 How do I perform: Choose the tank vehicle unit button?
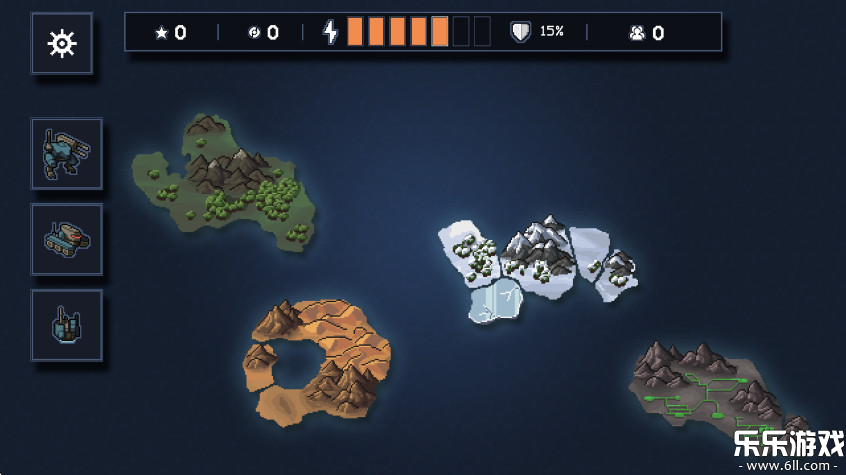pyautogui.click(x=66, y=239)
